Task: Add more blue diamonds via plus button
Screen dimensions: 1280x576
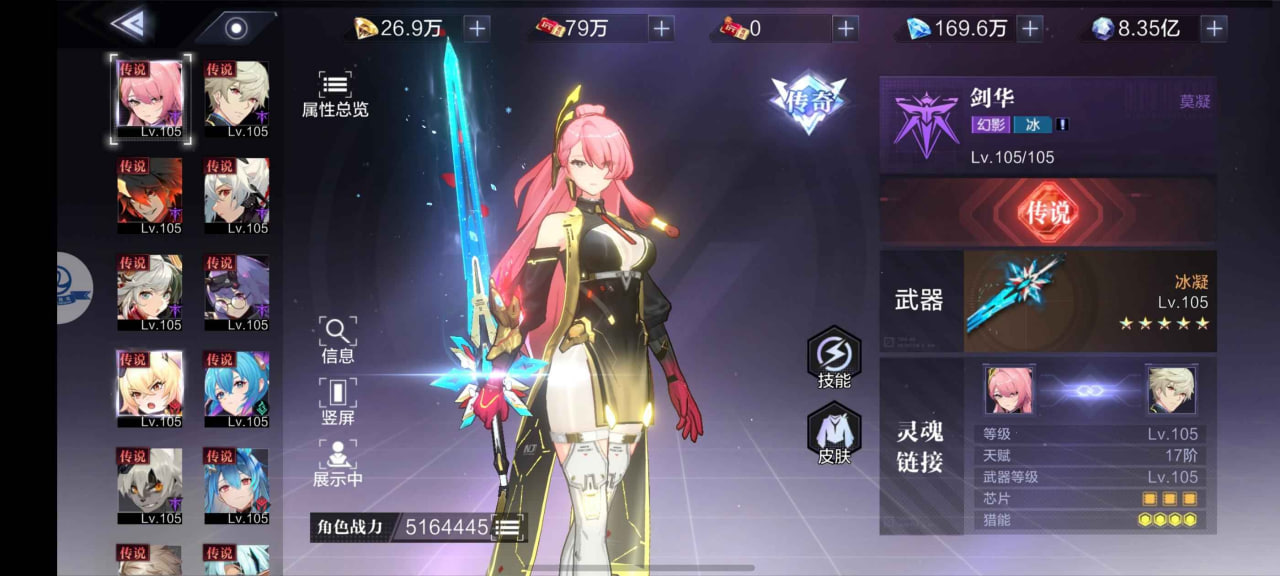Action: (x=1030, y=28)
